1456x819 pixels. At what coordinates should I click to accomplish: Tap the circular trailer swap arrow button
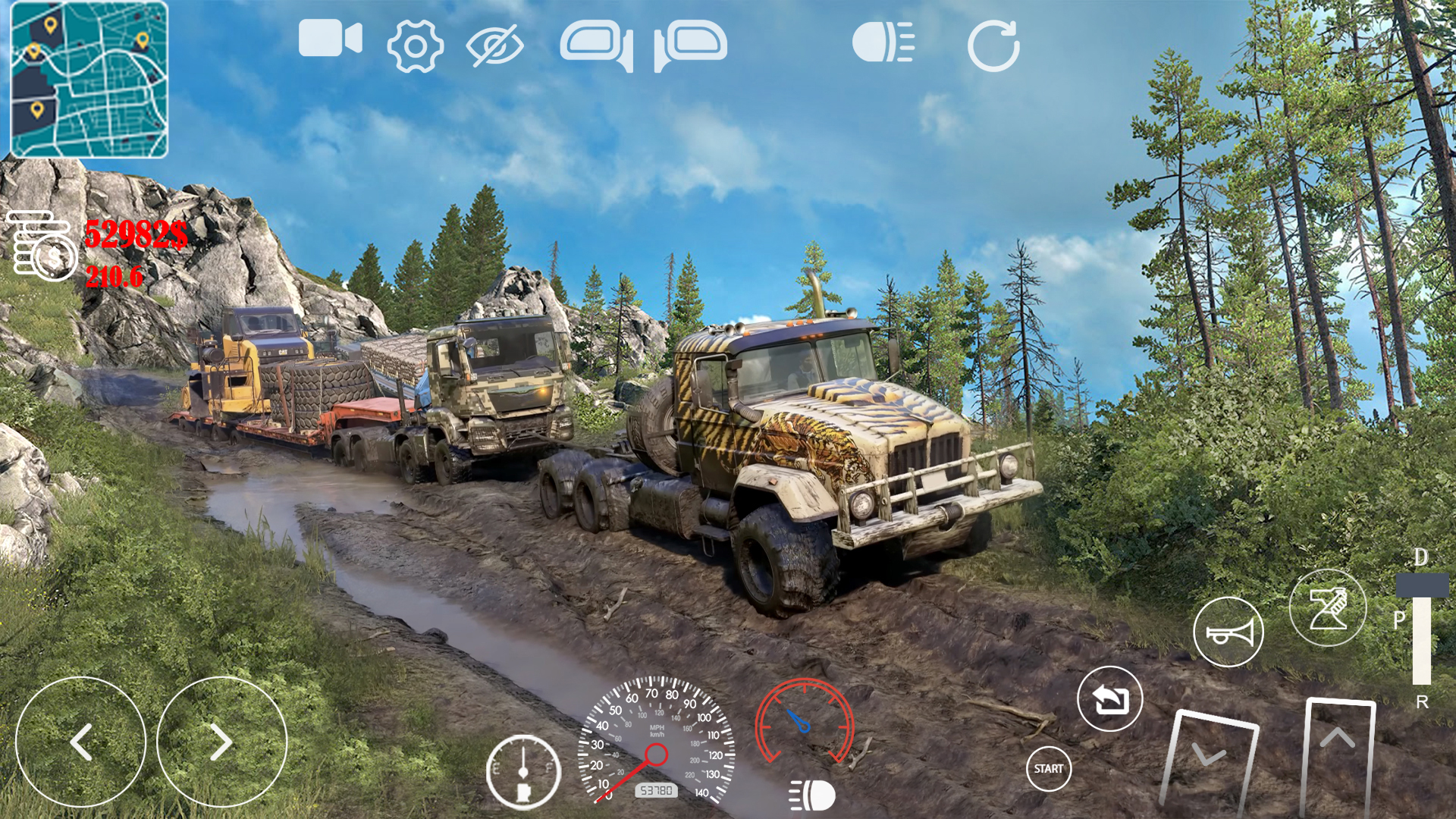click(1109, 698)
